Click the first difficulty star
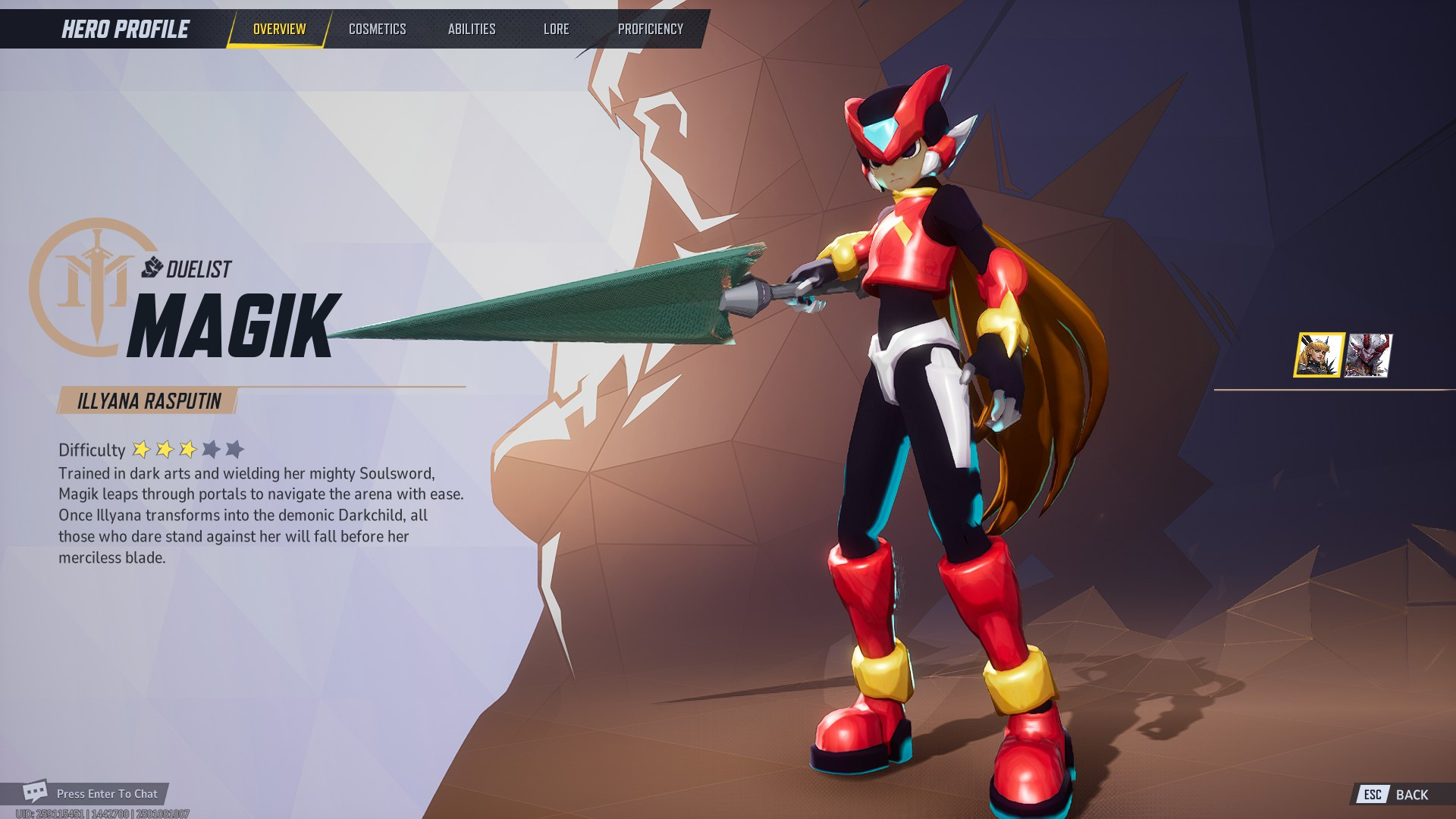The image size is (1456, 819). click(x=141, y=449)
